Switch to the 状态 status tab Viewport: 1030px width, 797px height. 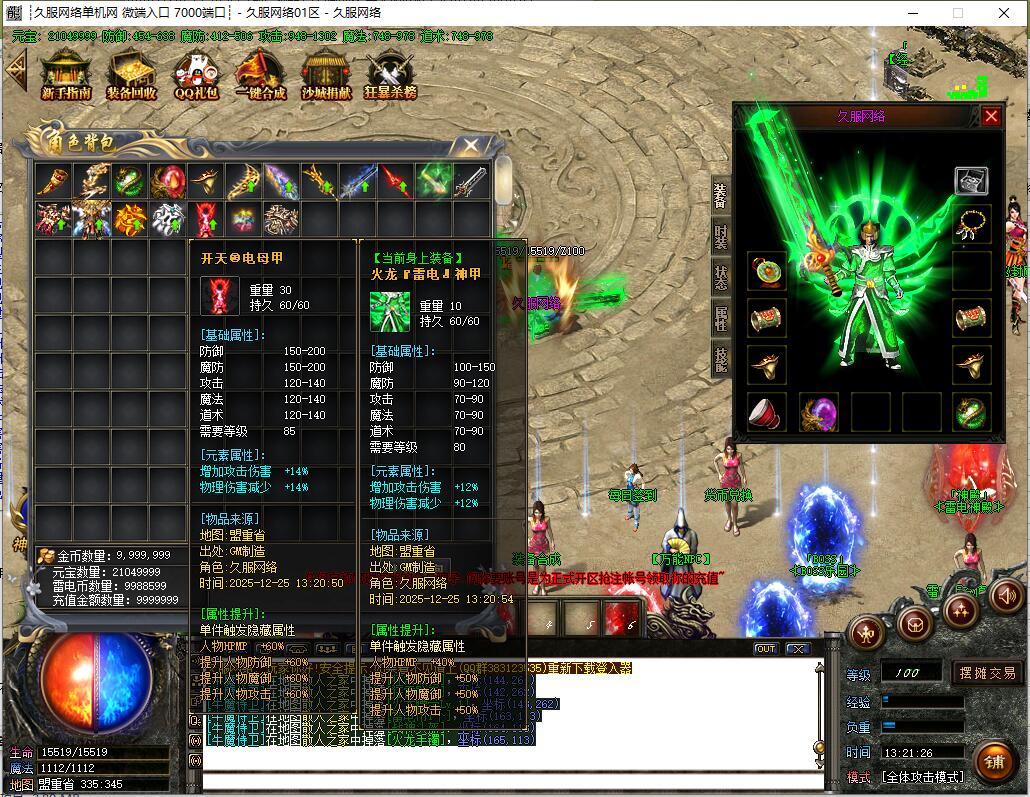point(720,277)
